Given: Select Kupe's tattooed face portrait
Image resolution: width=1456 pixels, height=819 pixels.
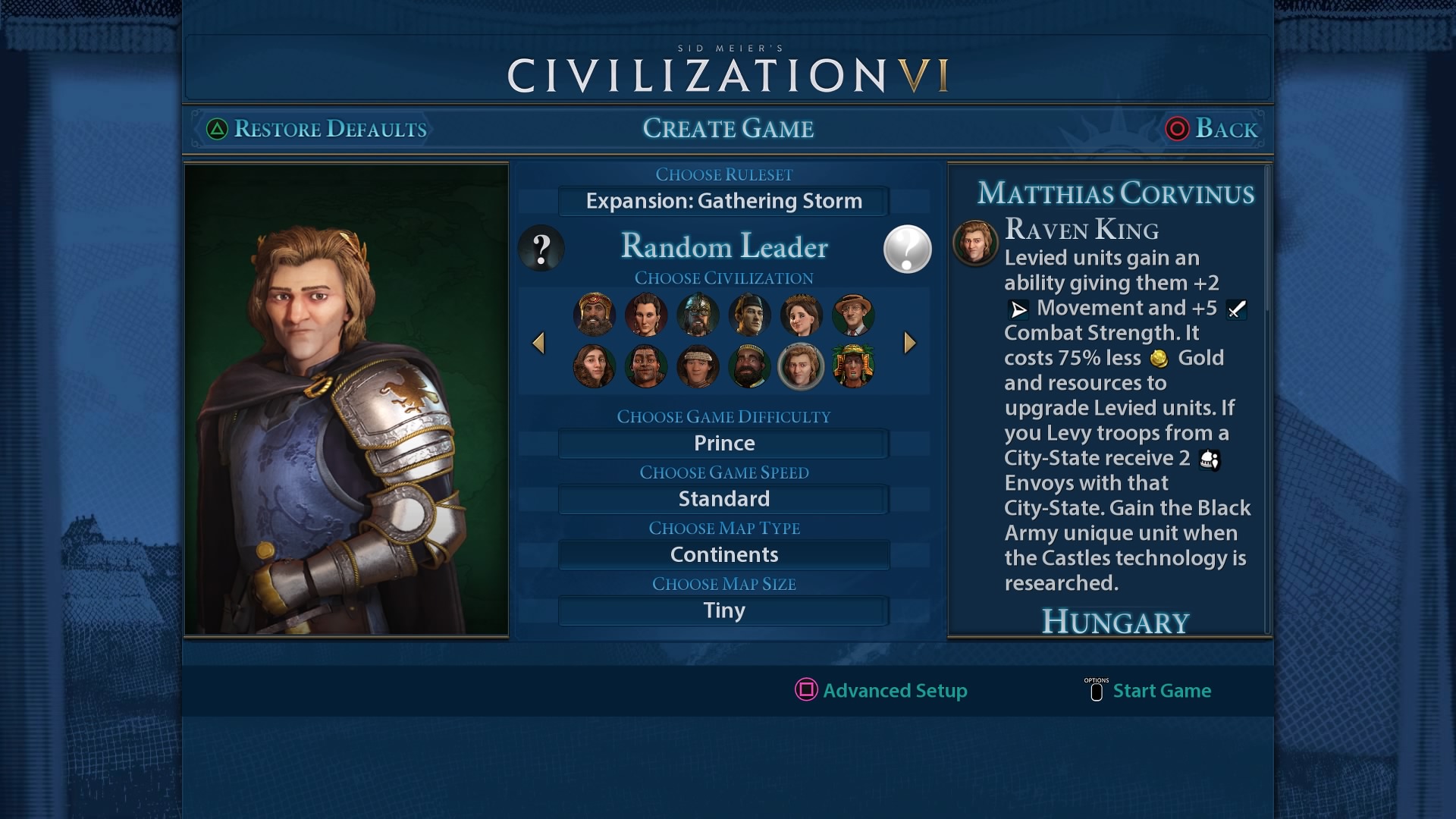Looking at the screenshot, I should tap(646, 366).
